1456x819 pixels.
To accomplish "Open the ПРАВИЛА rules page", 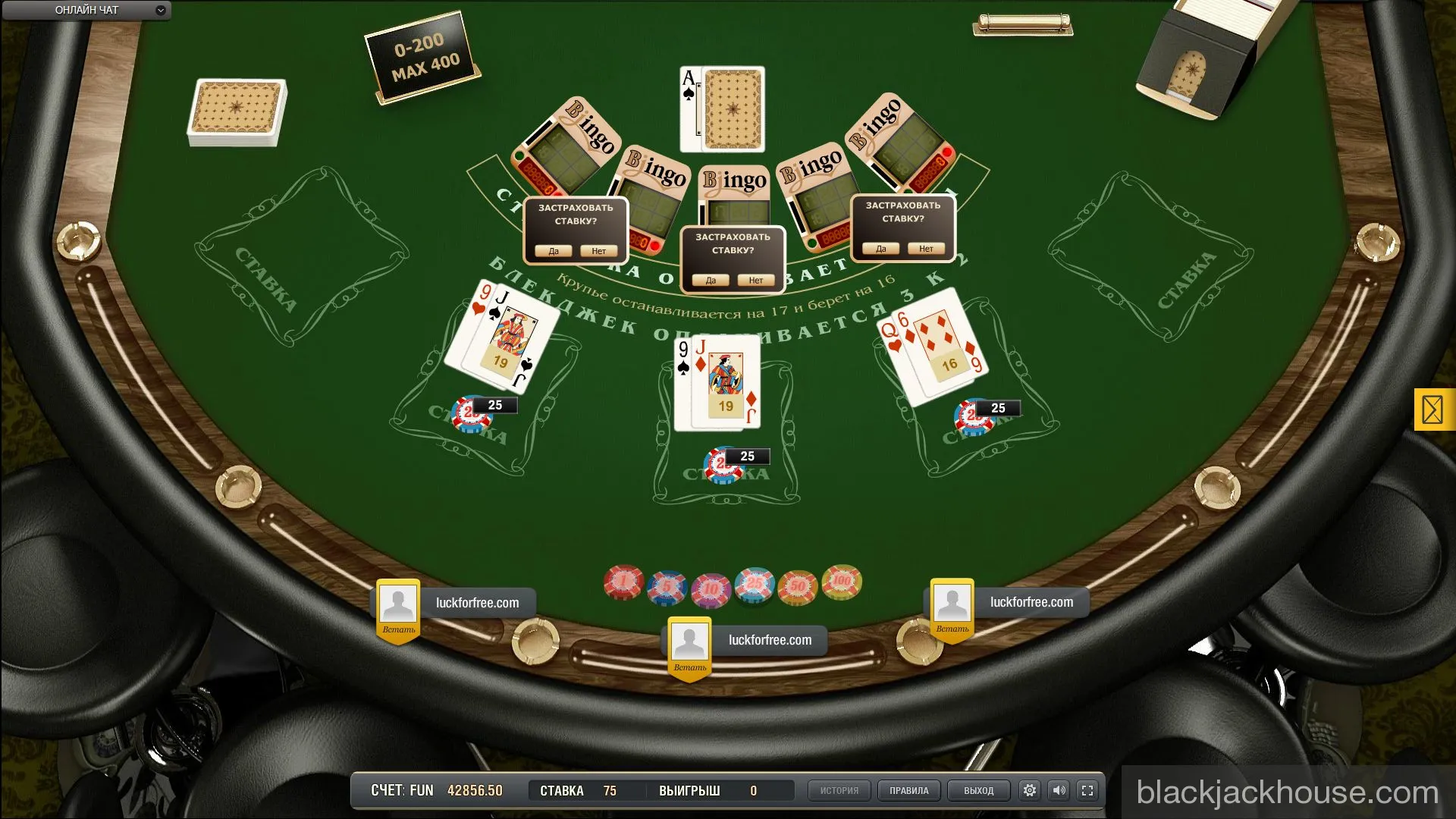I will click(908, 789).
